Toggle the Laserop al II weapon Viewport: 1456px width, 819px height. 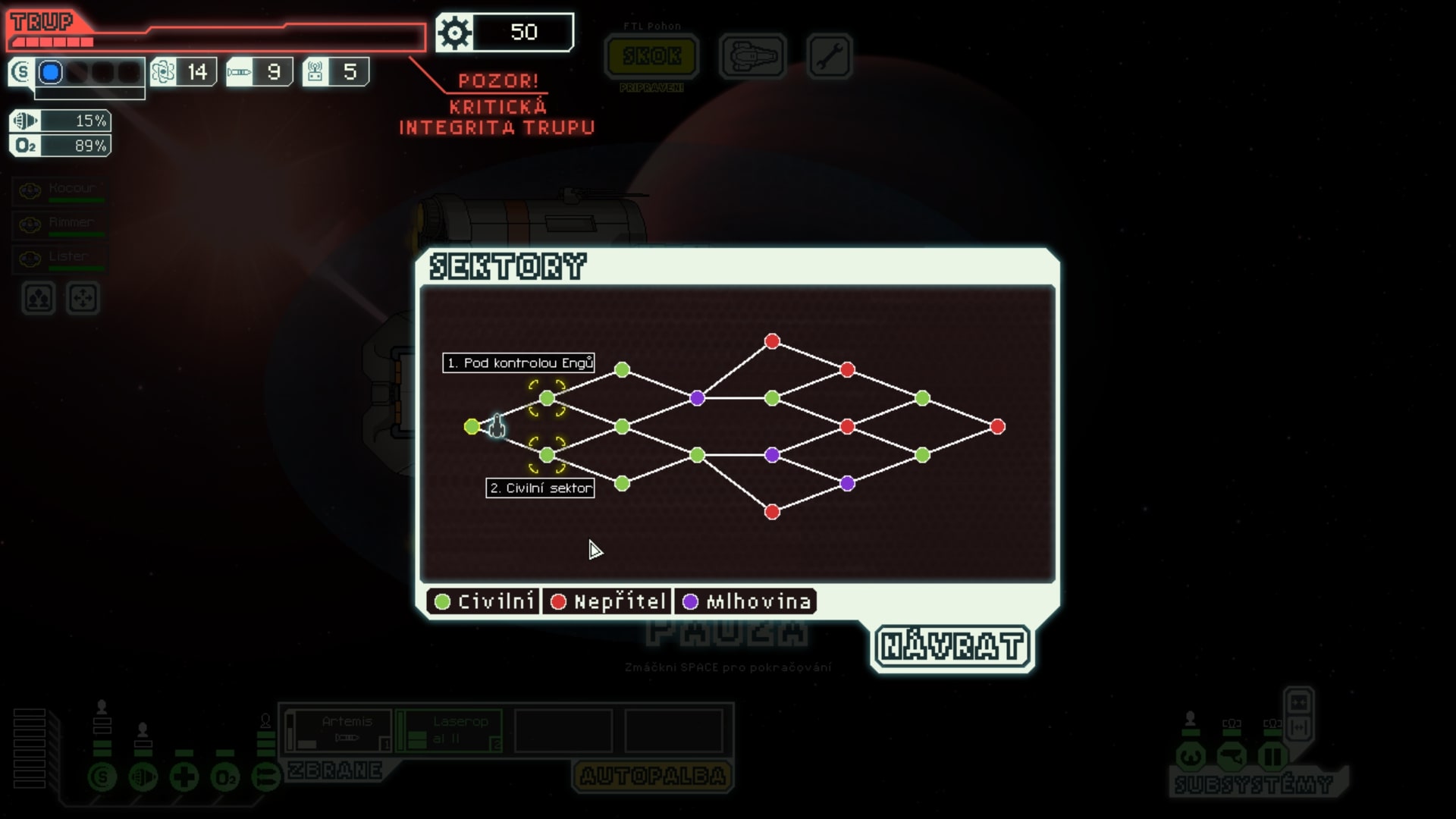click(x=449, y=730)
